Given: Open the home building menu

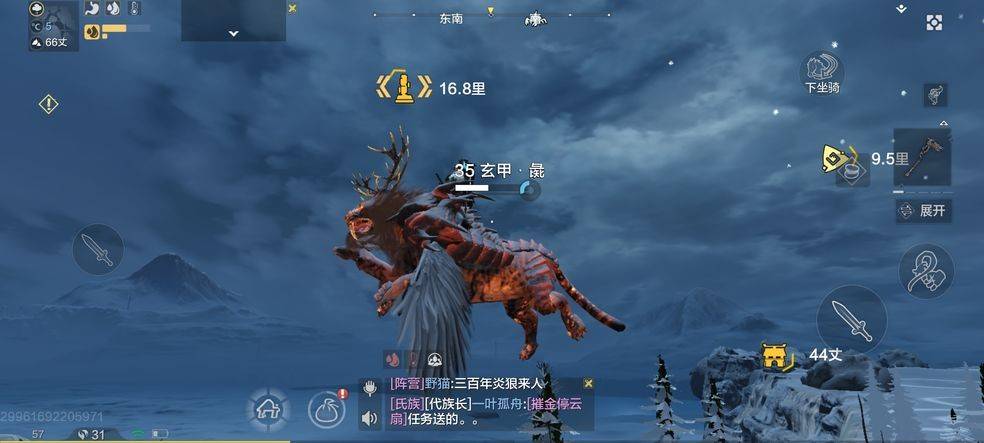Looking at the screenshot, I should point(267,408).
